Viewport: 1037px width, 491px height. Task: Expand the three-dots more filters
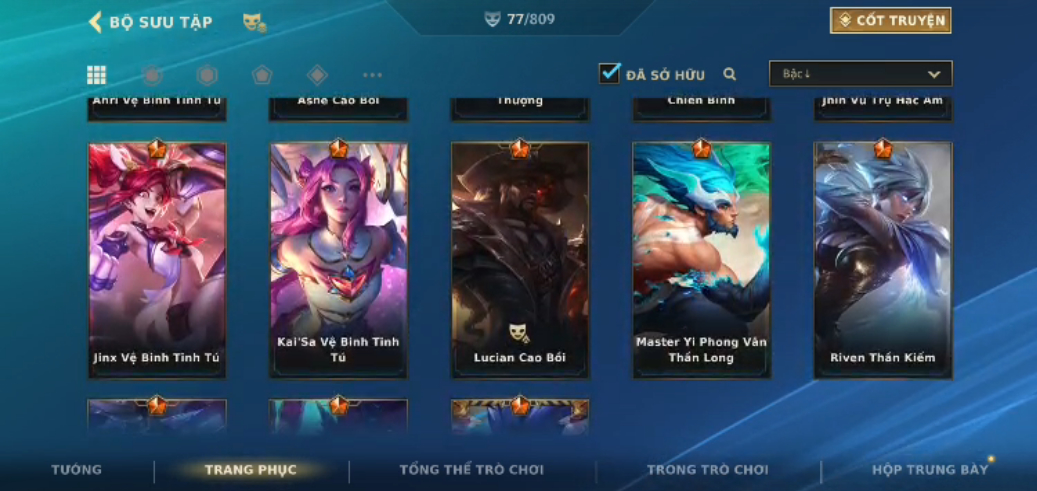(x=372, y=75)
